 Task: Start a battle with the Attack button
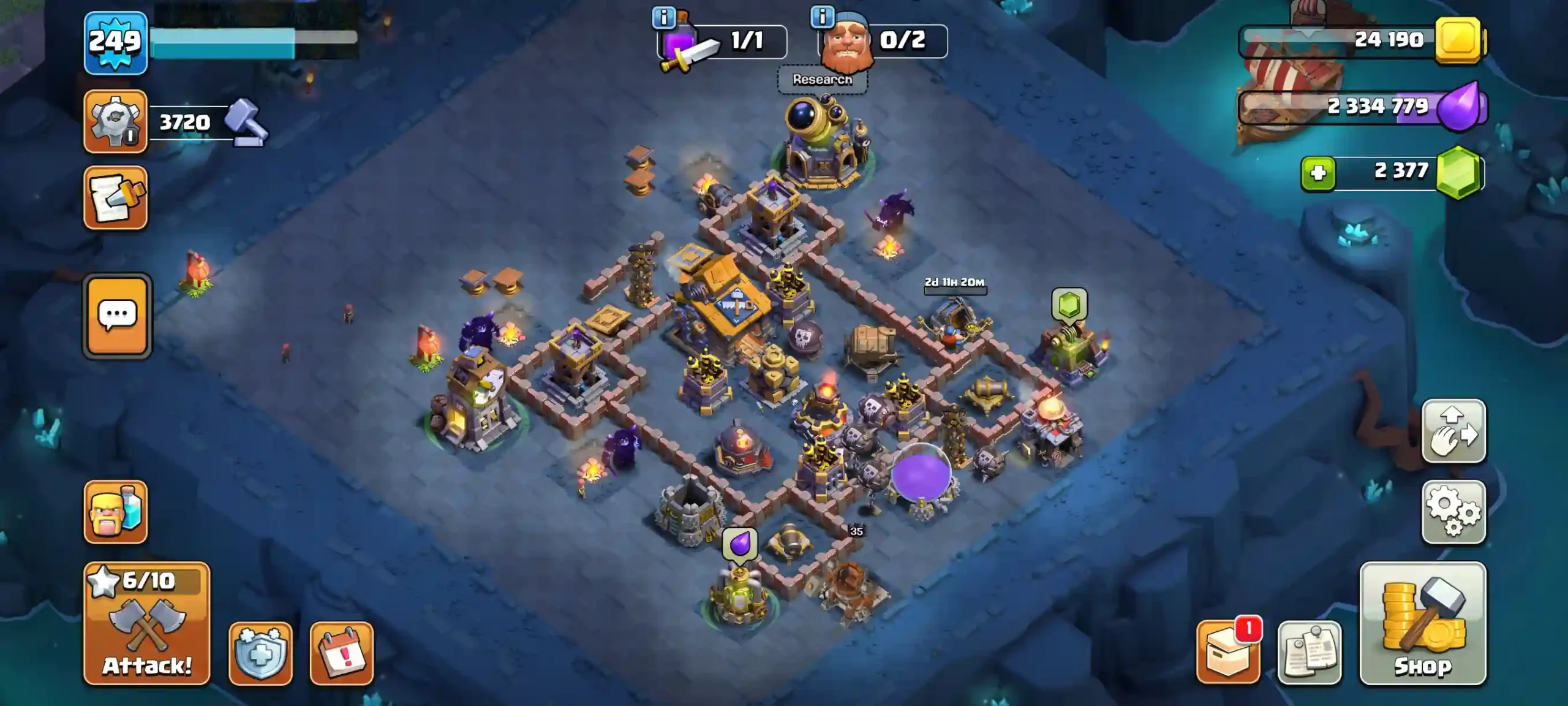(146, 623)
